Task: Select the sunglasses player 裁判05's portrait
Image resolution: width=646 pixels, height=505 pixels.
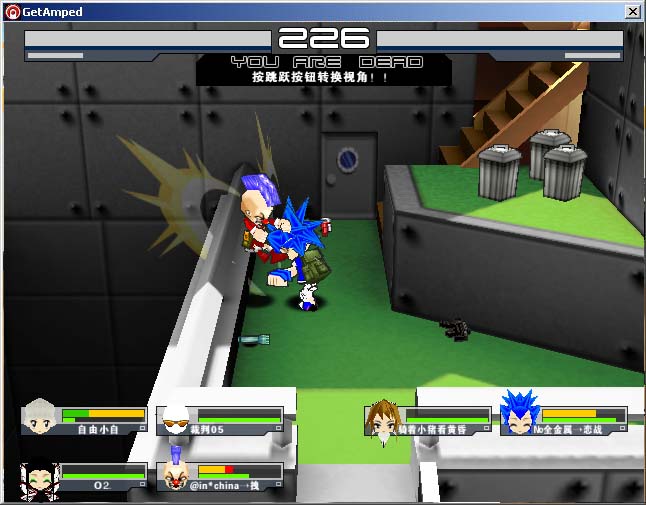Action: click(175, 418)
